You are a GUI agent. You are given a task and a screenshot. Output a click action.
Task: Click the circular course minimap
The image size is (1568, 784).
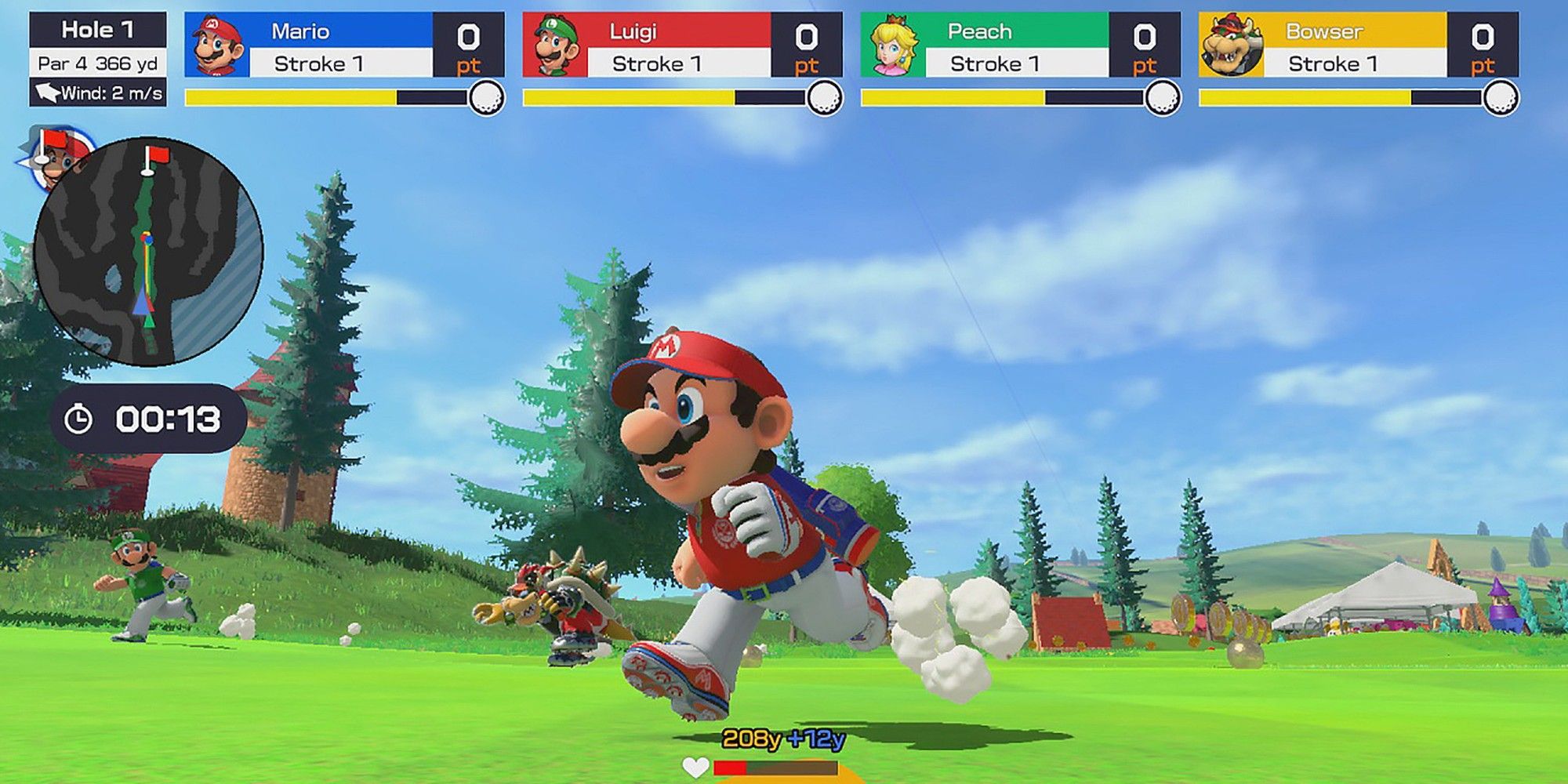coord(147,252)
